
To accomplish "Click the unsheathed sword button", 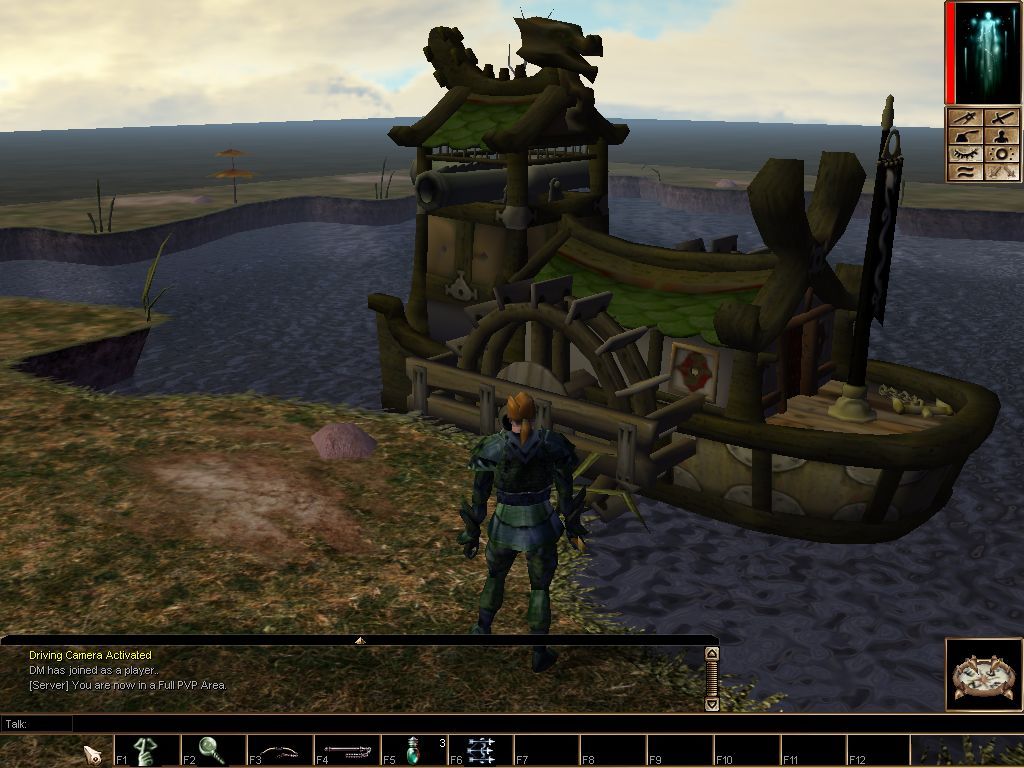I will point(1001,117).
